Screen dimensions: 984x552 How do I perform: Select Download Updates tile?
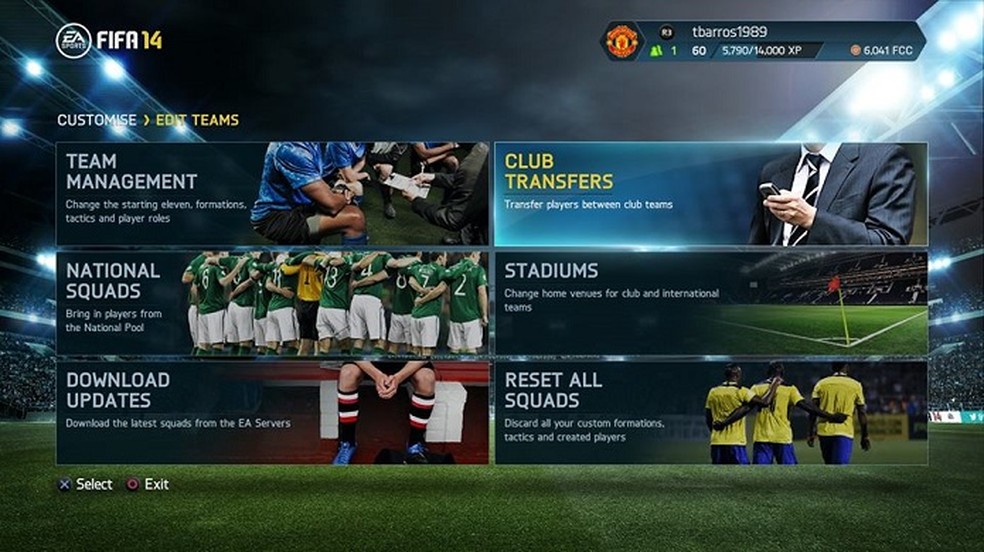click(x=272, y=412)
